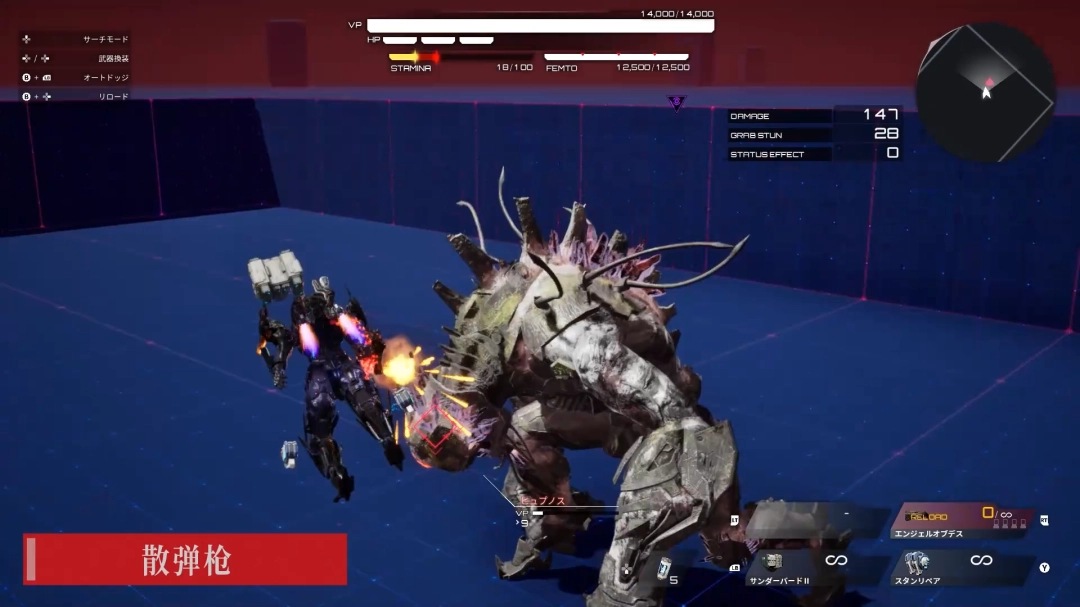Screen dimensions: 1080x607
Task: Click the circular minimap radar
Action: click(985, 93)
